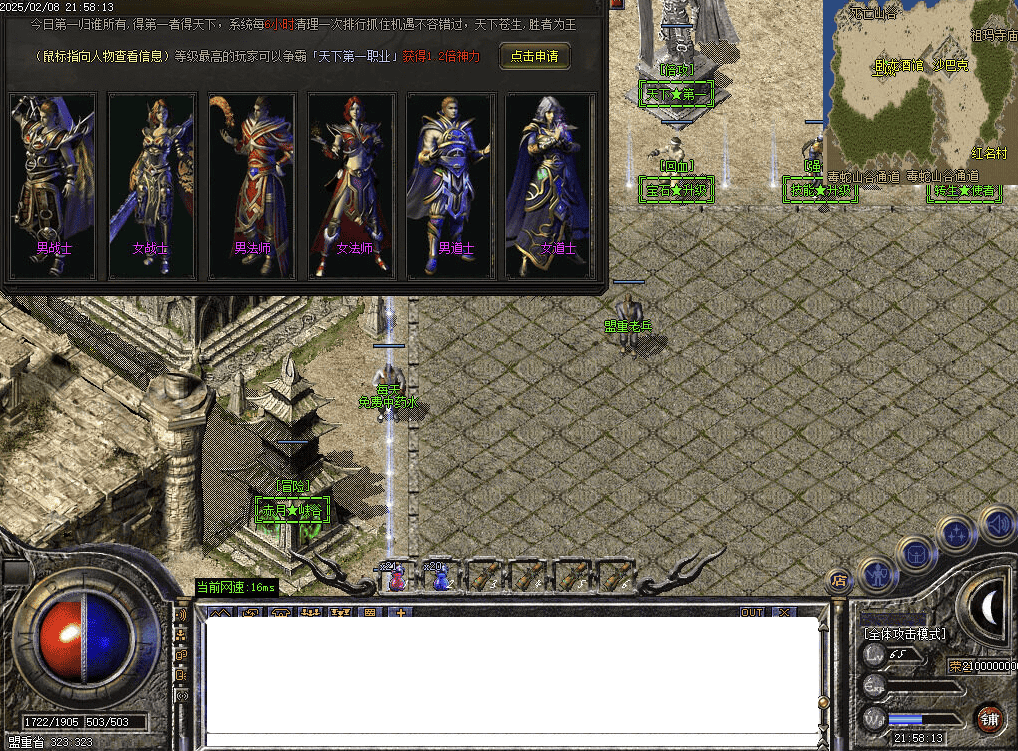1018x751 pixels.
Task: Open the 店 shop icon
Action: tap(839, 580)
